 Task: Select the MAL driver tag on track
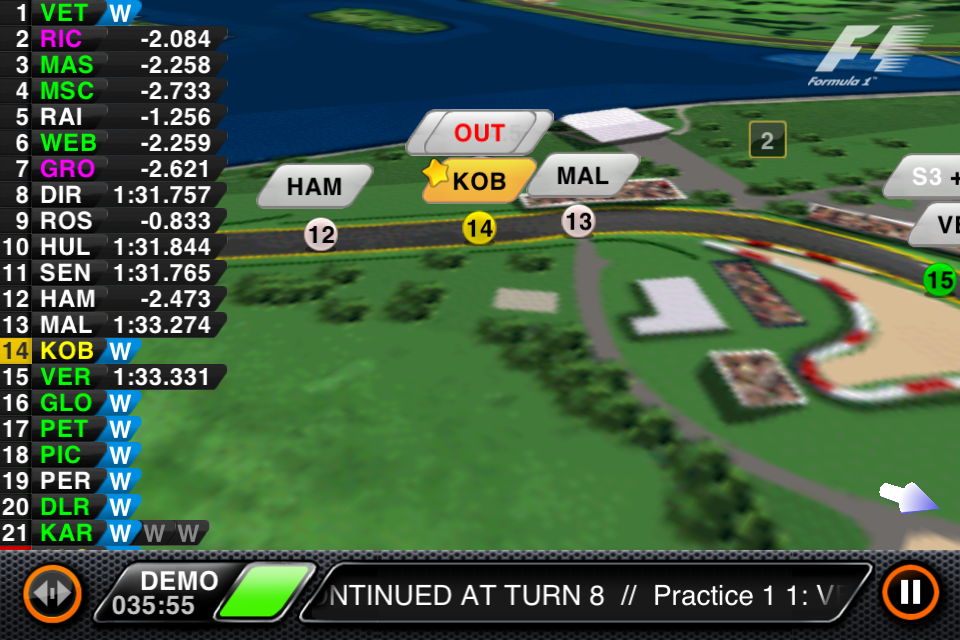(582, 176)
